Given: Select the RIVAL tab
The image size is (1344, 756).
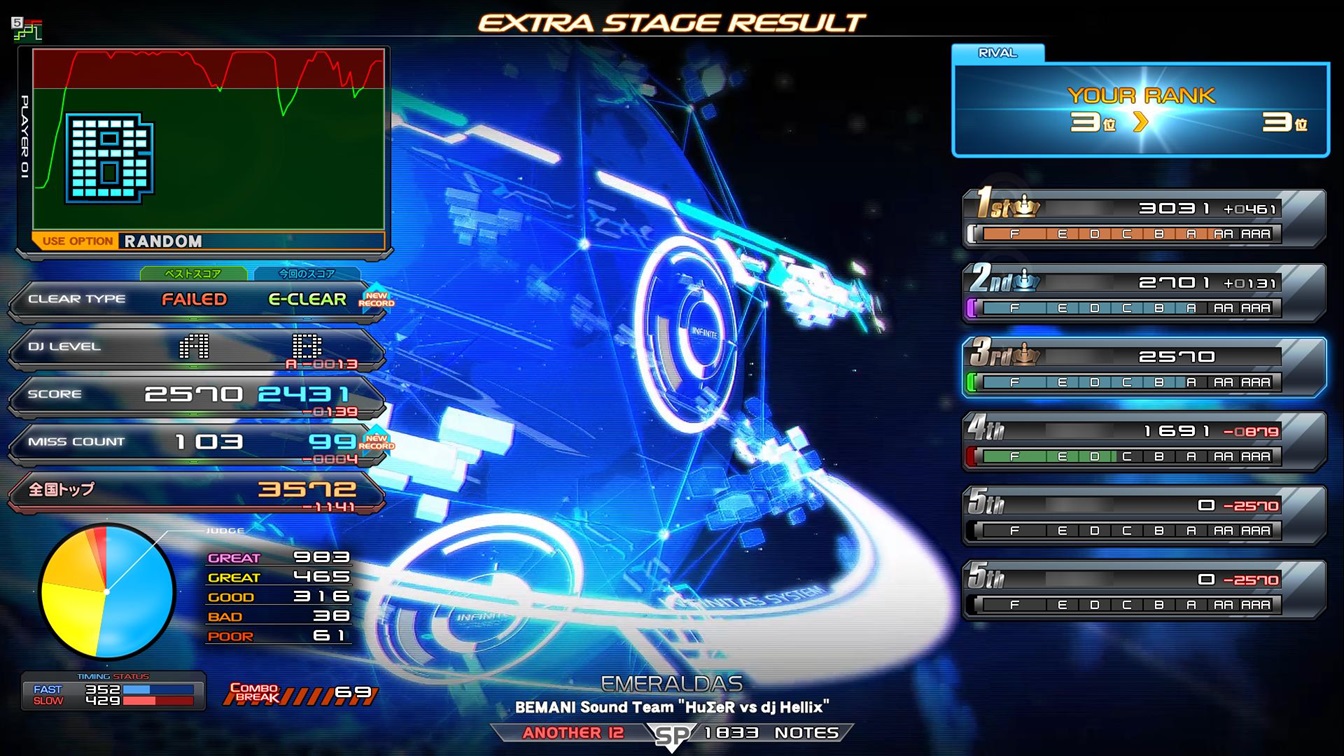Looking at the screenshot, I should (x=997, y=53).
